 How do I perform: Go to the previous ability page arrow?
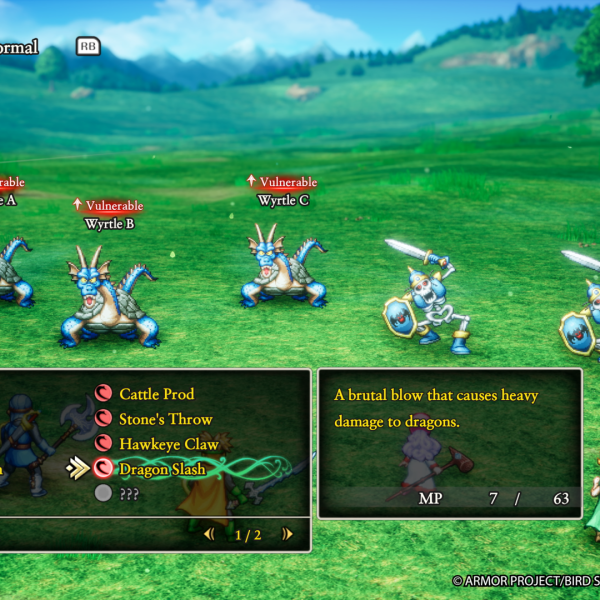click(x=210, y=534)
